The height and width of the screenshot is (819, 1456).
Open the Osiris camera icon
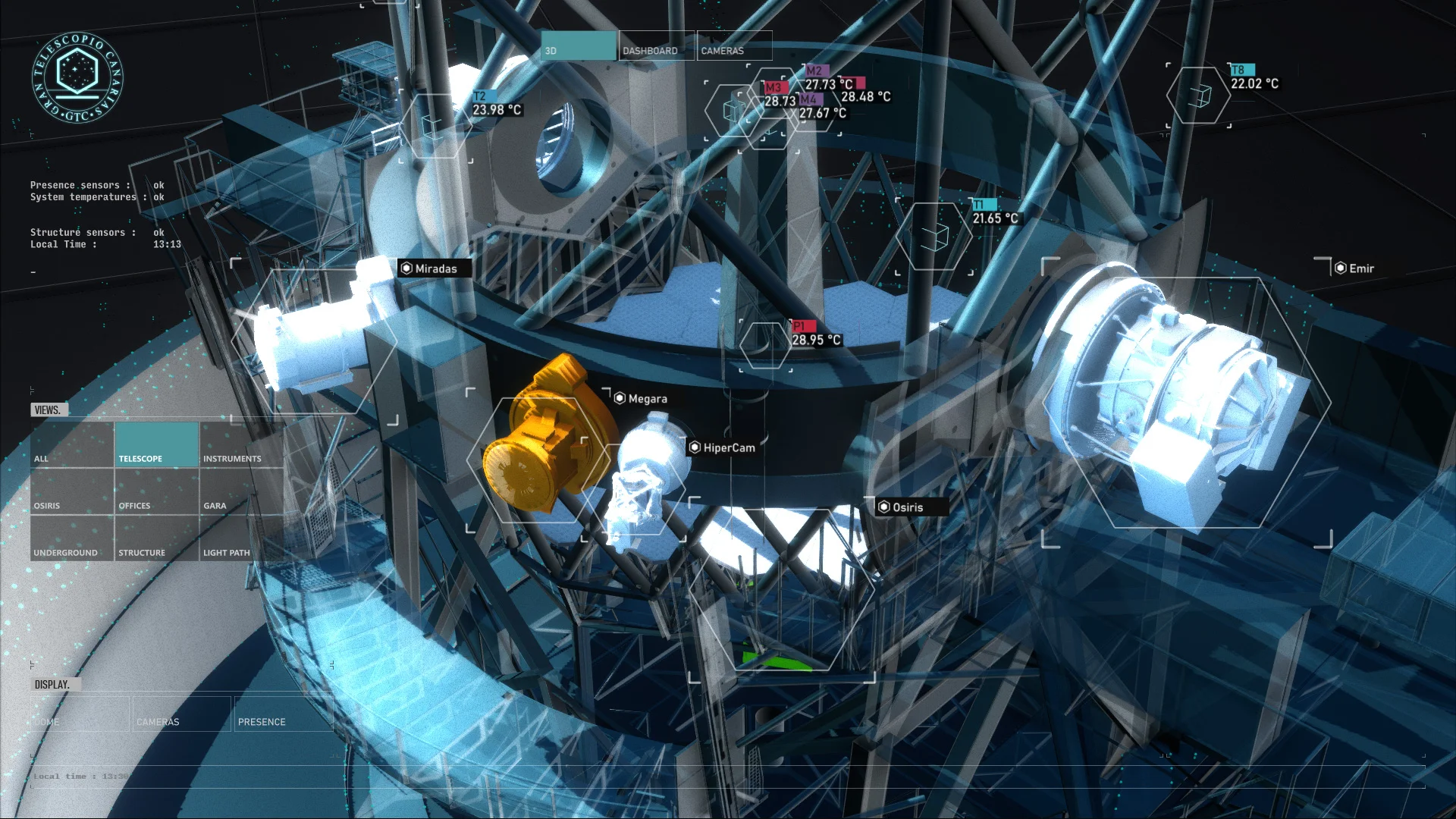(x=884, y=507)
